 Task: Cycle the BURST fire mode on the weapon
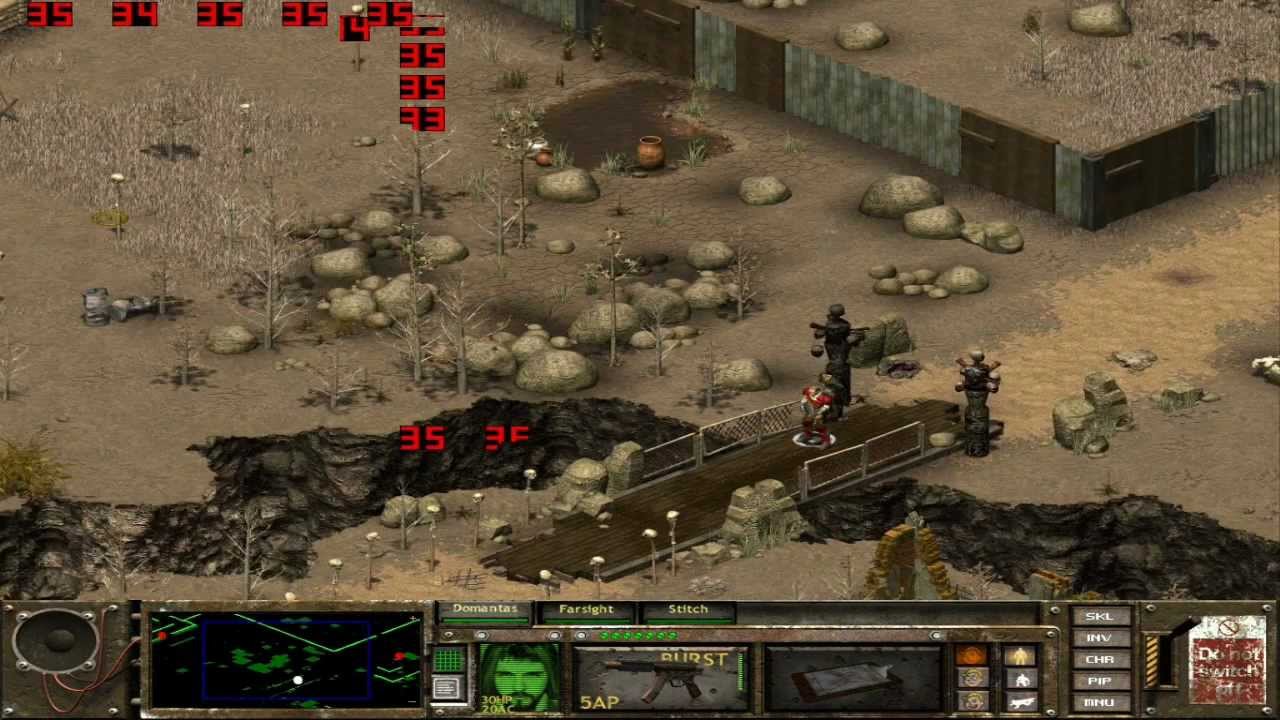coord(695,658)
